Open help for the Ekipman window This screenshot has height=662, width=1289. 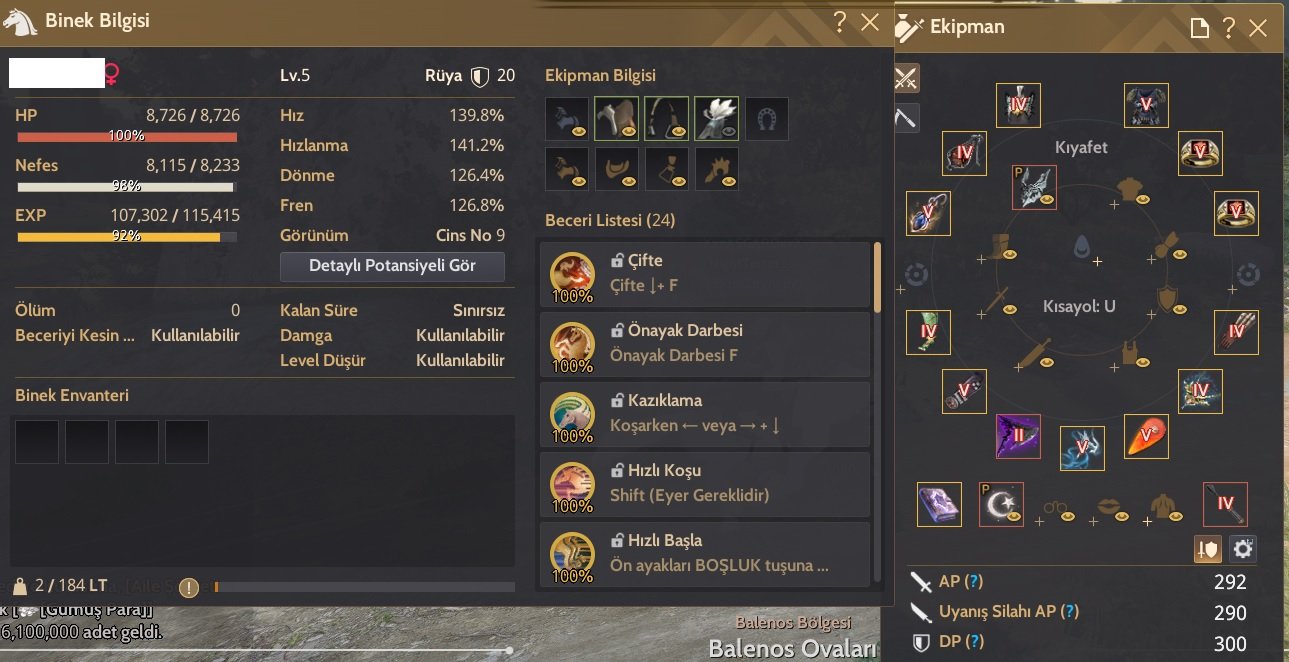tap(1228, 28)
